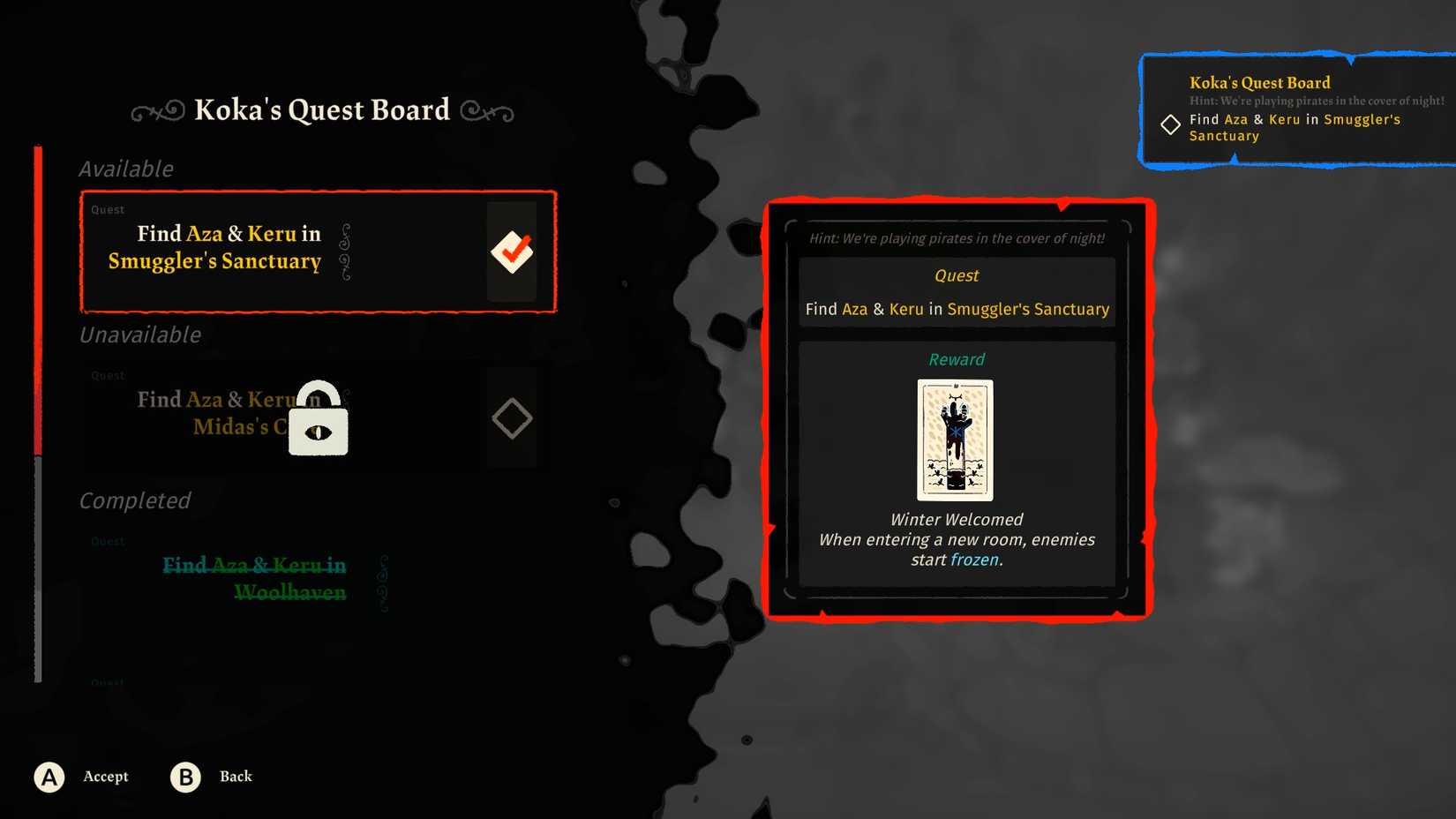This screenshot has height=819, width=1456.
Task: Select the diamond marker next to the locked quest
Action: coord(512,417)
